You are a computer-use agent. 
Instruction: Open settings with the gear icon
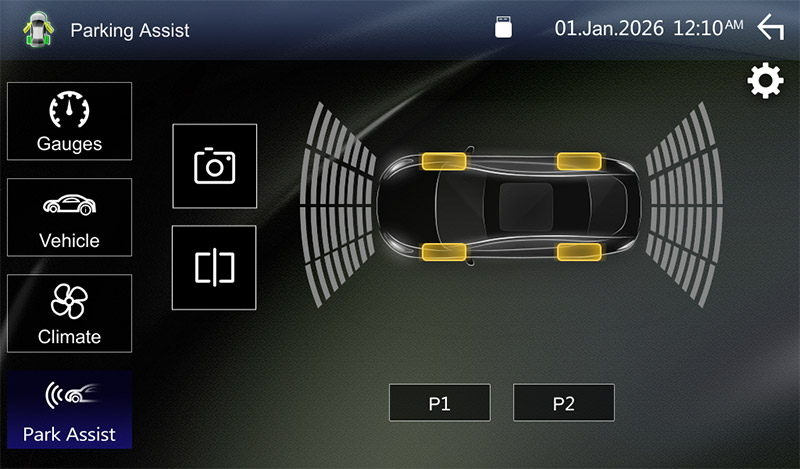(x=766, y=82)
